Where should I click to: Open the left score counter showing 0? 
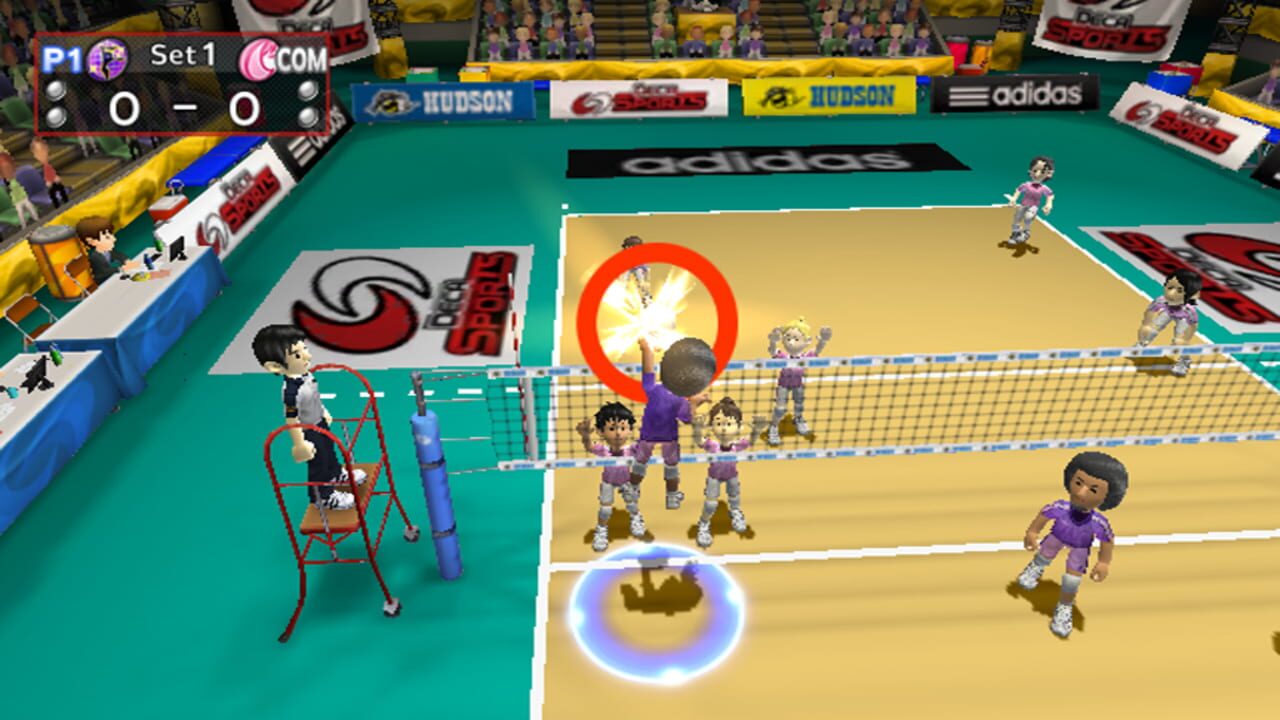[124, 107]
